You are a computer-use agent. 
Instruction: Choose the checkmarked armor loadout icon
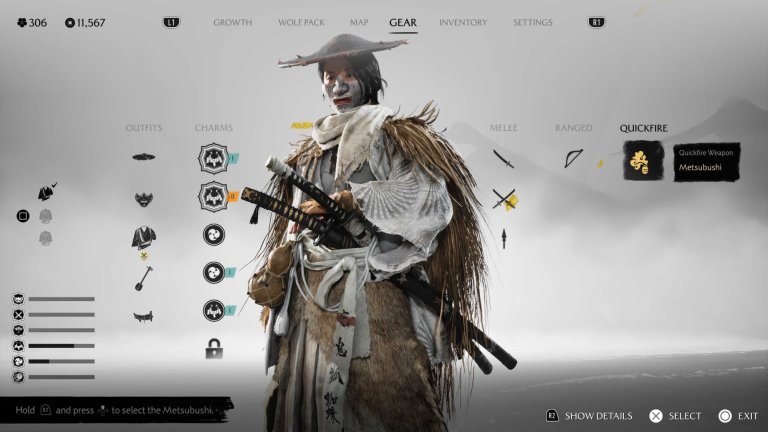click(46, 192)
